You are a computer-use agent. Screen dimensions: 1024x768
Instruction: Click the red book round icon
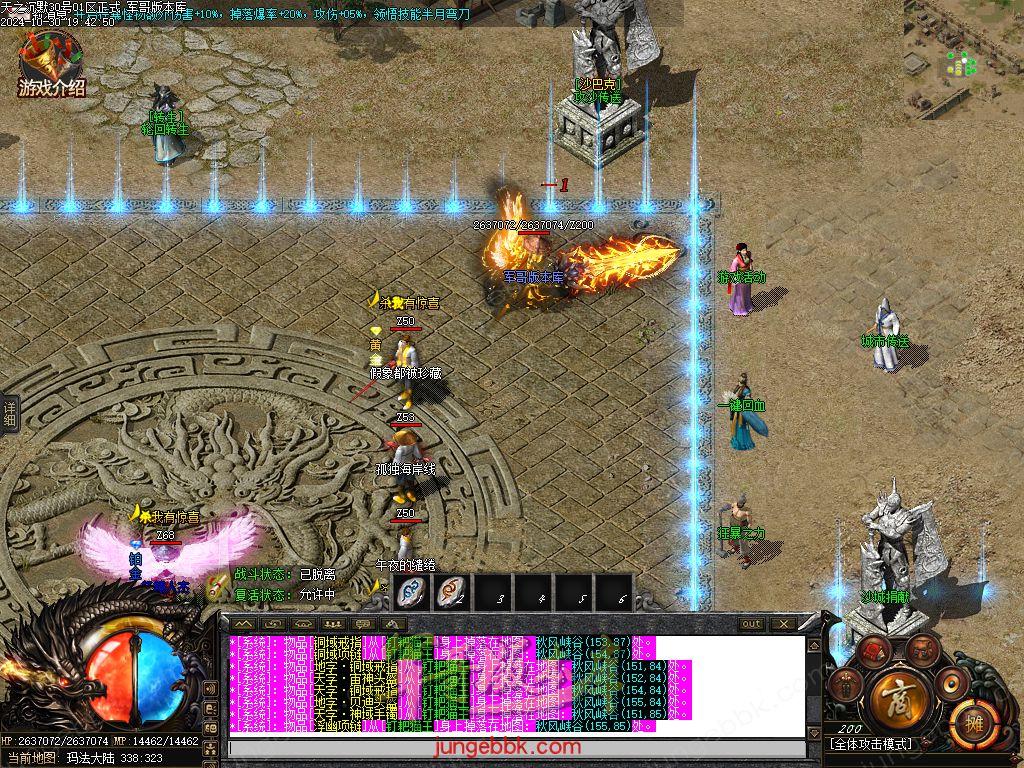[875, 652]
